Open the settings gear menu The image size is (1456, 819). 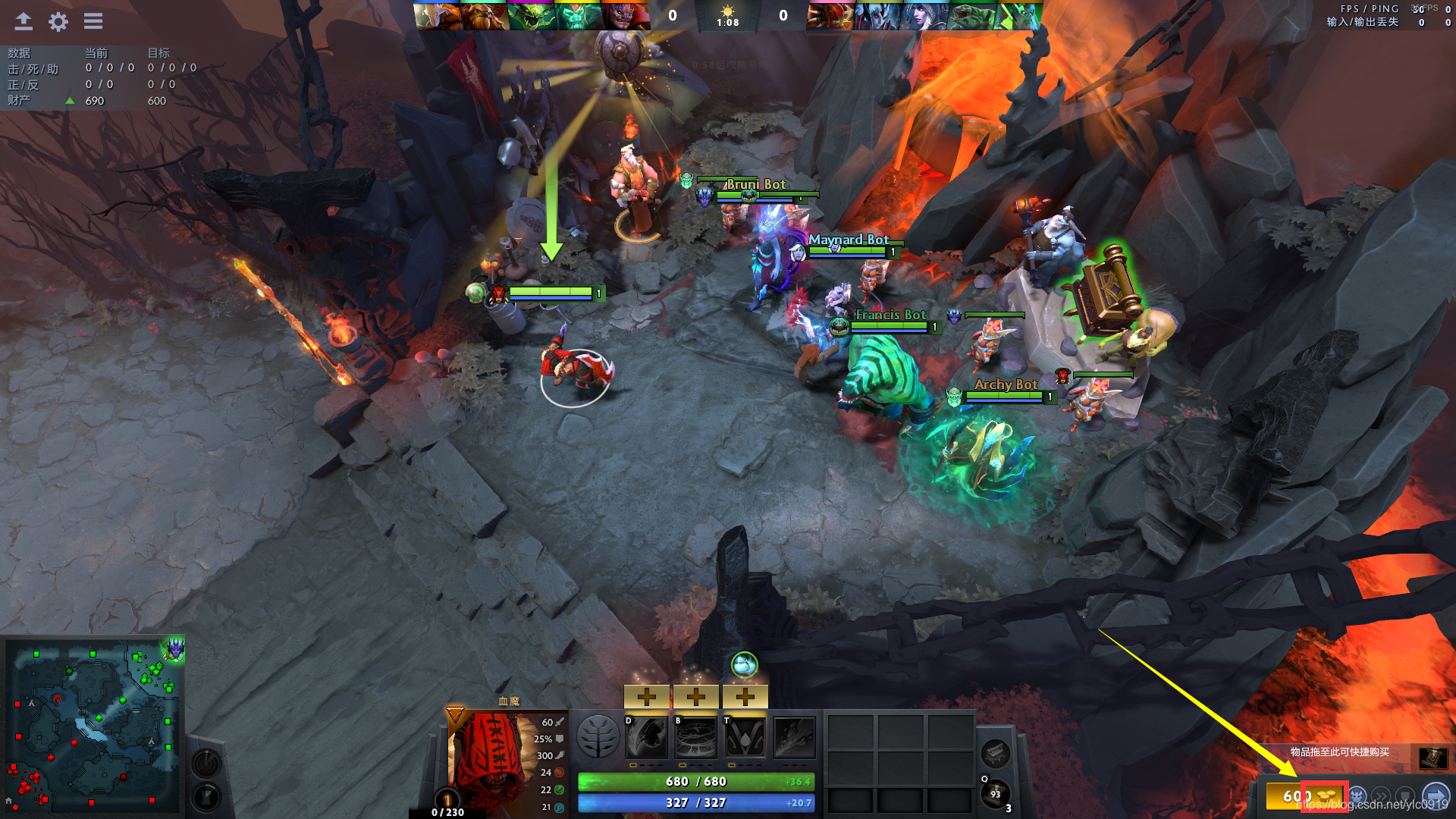pyautogui.click(x=58, y=21)
